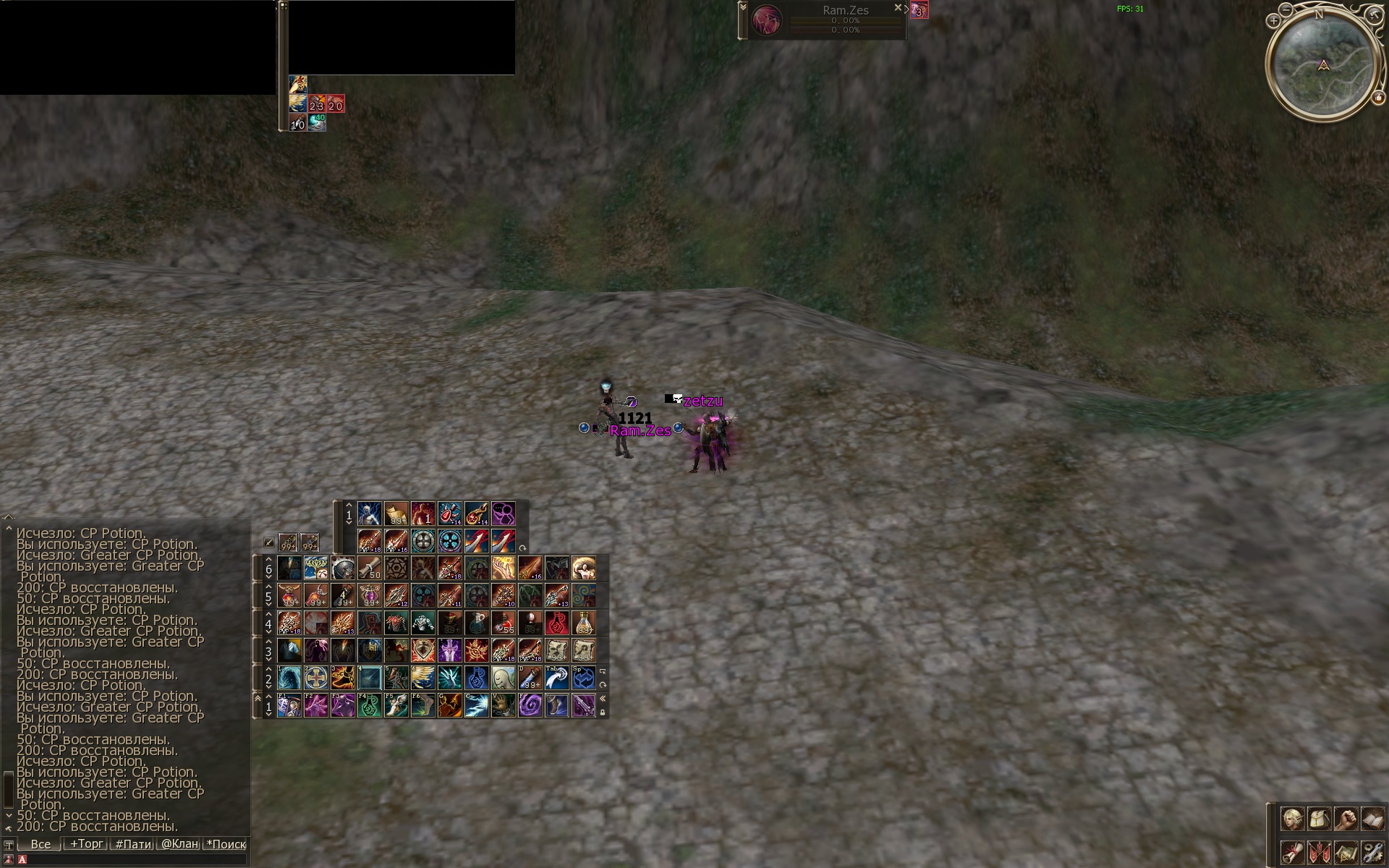
Task: Switch to the +Торг chat tab
Action: point(86,843)
